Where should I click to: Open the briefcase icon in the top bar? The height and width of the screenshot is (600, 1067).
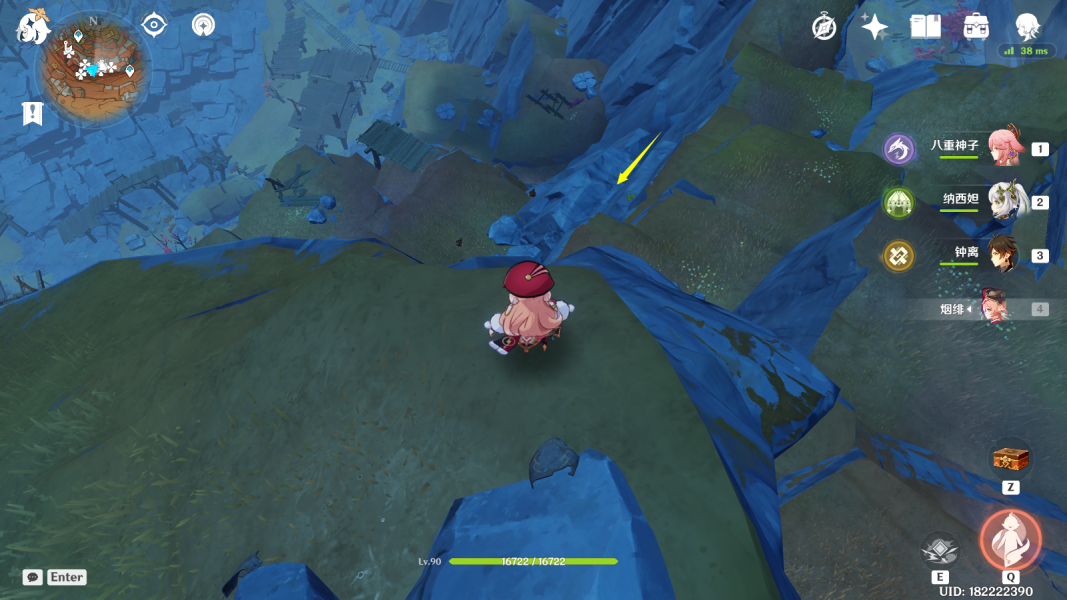(976, 27)
